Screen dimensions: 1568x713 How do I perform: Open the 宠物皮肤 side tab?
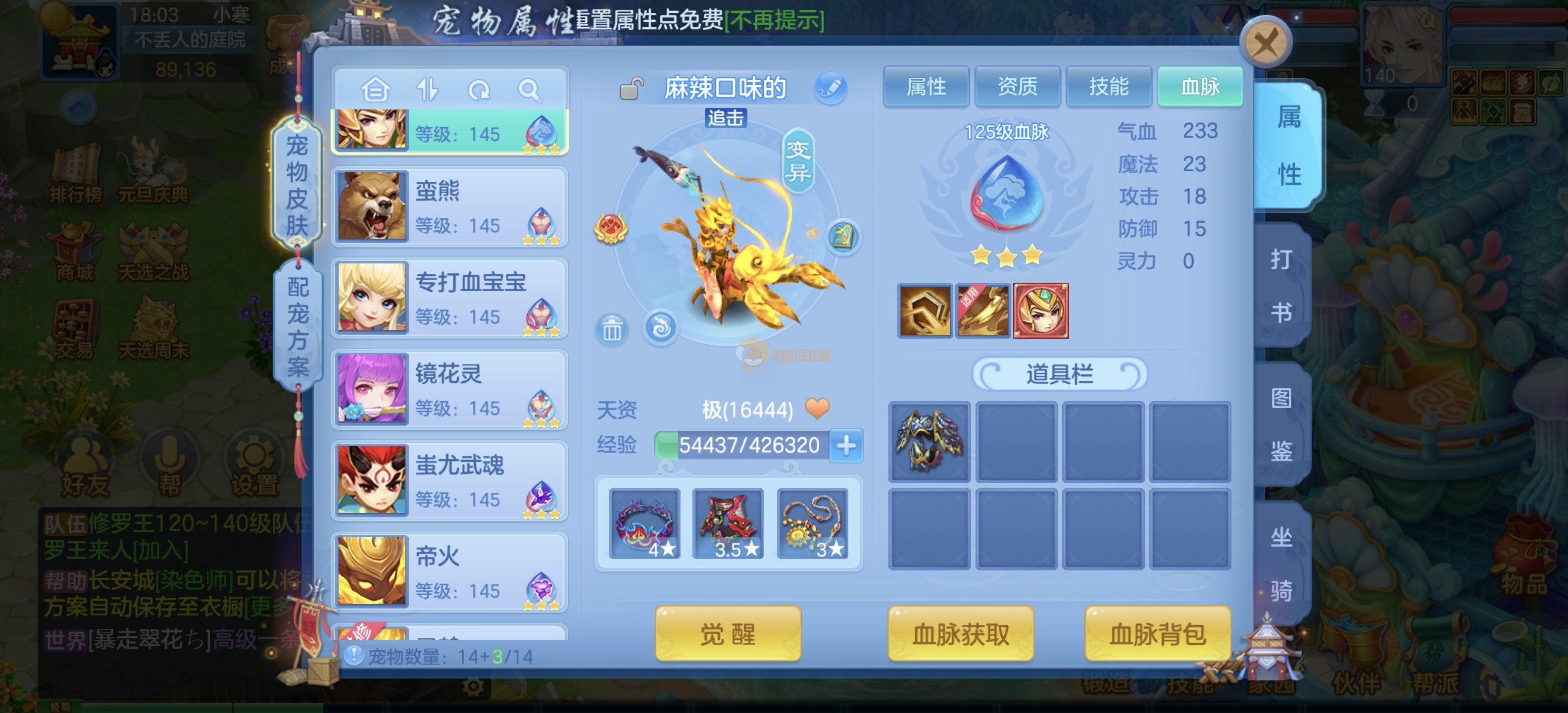tap(296, 185)
